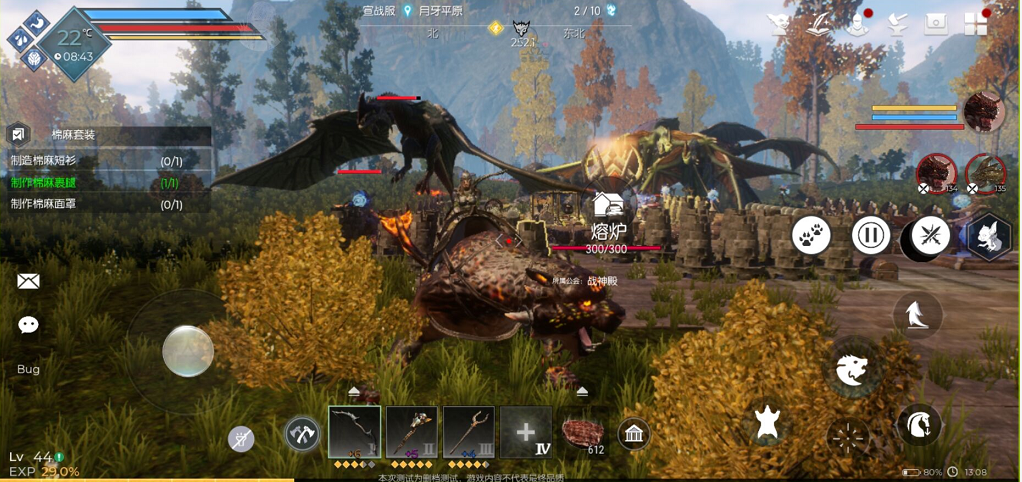1022x482 pixels.
Task: Click the round pause button
Action: [x=871, y=236]
